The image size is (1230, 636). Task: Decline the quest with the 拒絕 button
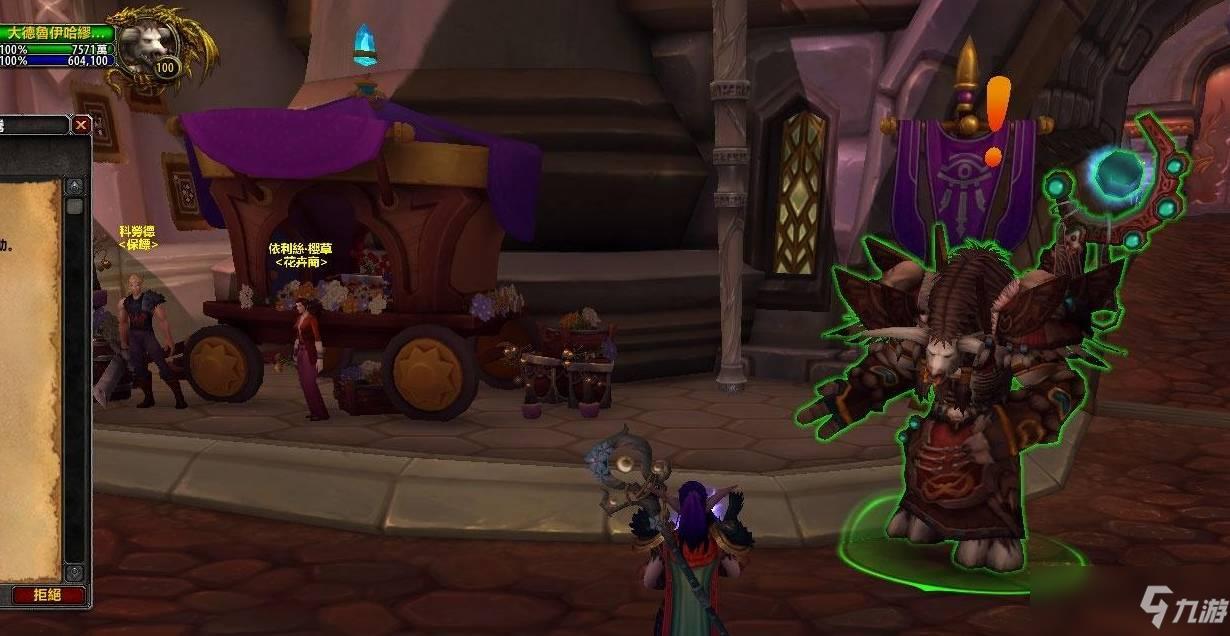click(x=47, y=595)
